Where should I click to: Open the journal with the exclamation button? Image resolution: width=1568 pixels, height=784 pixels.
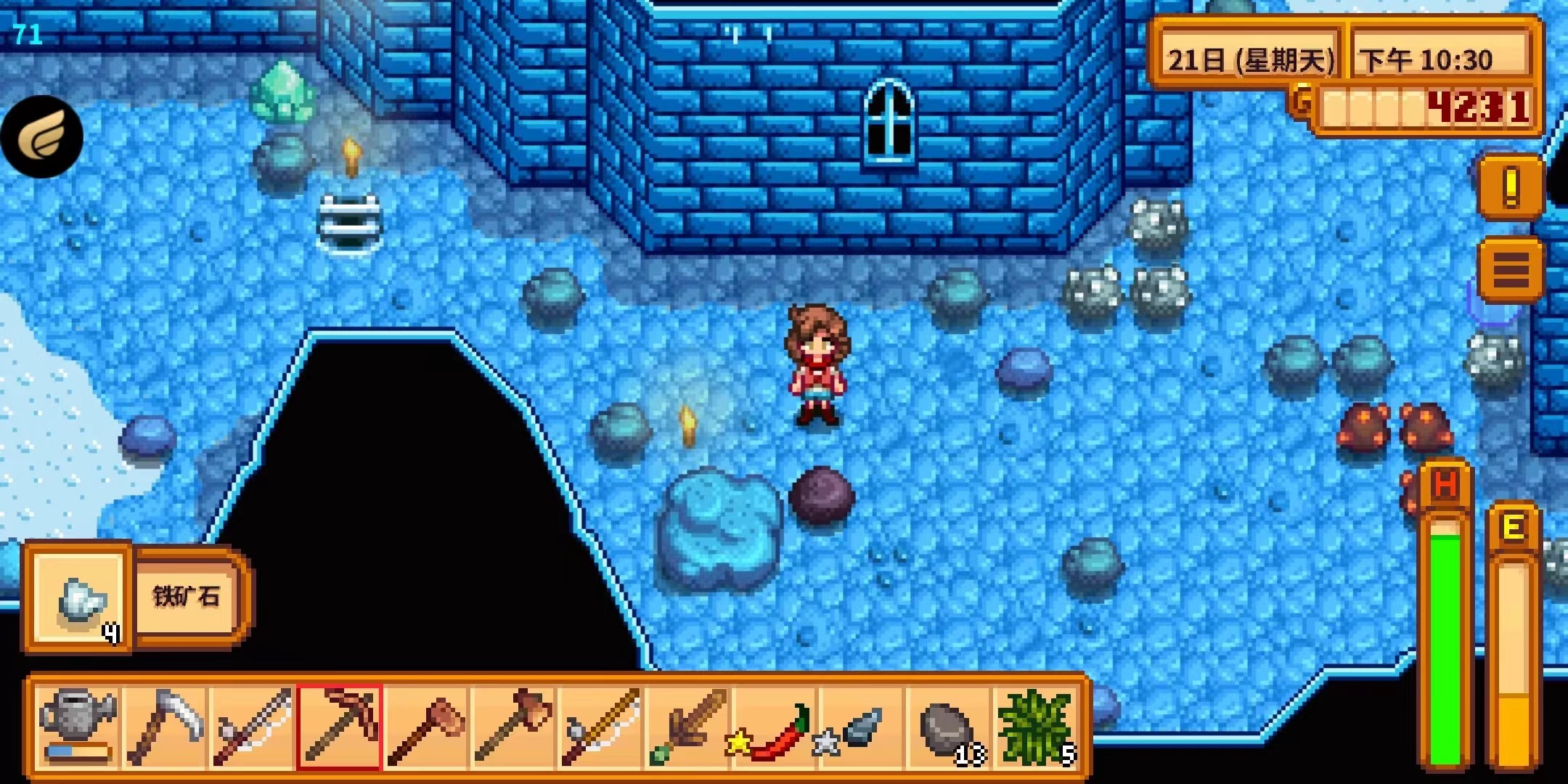[x=1511, y=187]
